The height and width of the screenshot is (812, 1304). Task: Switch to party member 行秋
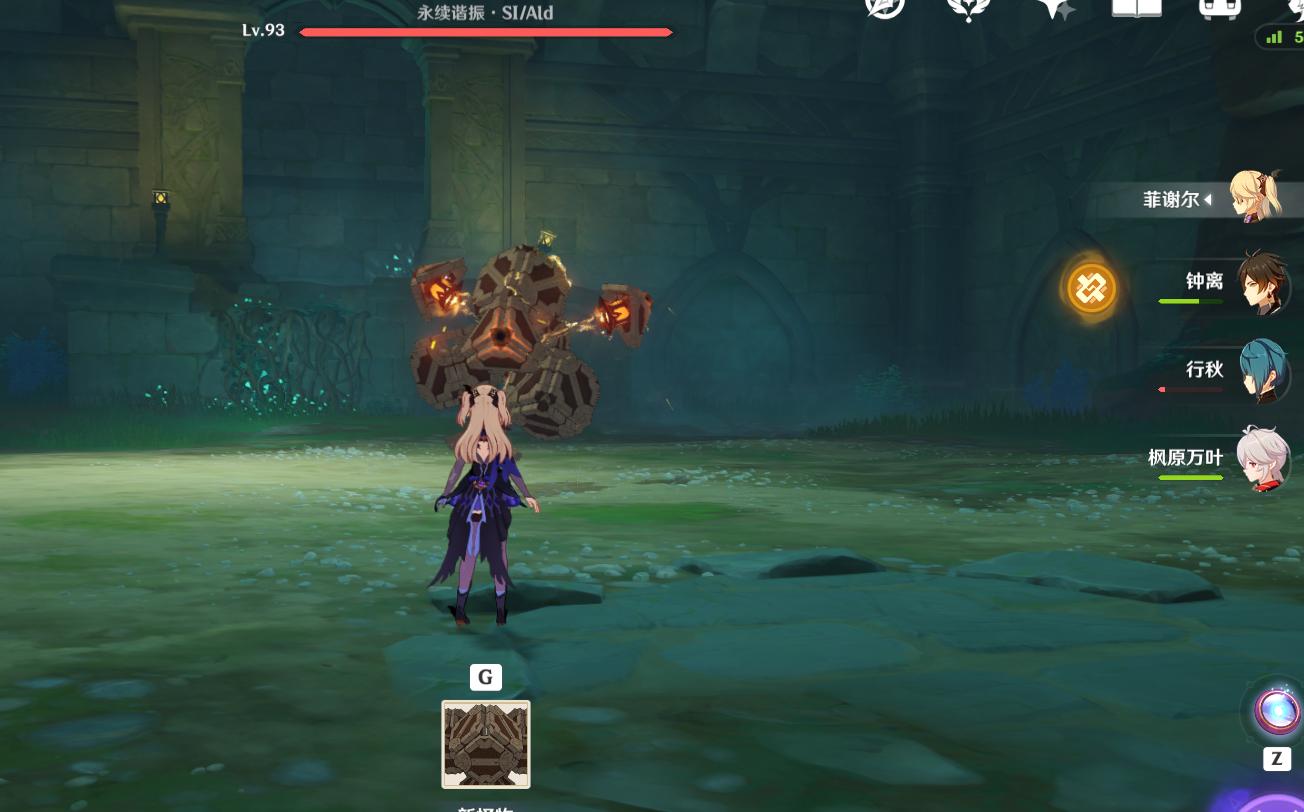[x=1262, y=371]
